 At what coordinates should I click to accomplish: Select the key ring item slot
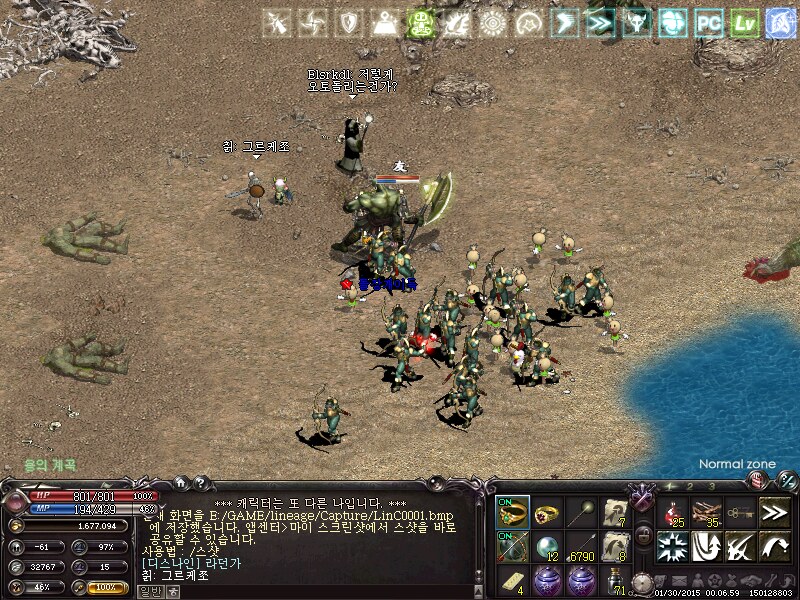click(x=740, y=512)
